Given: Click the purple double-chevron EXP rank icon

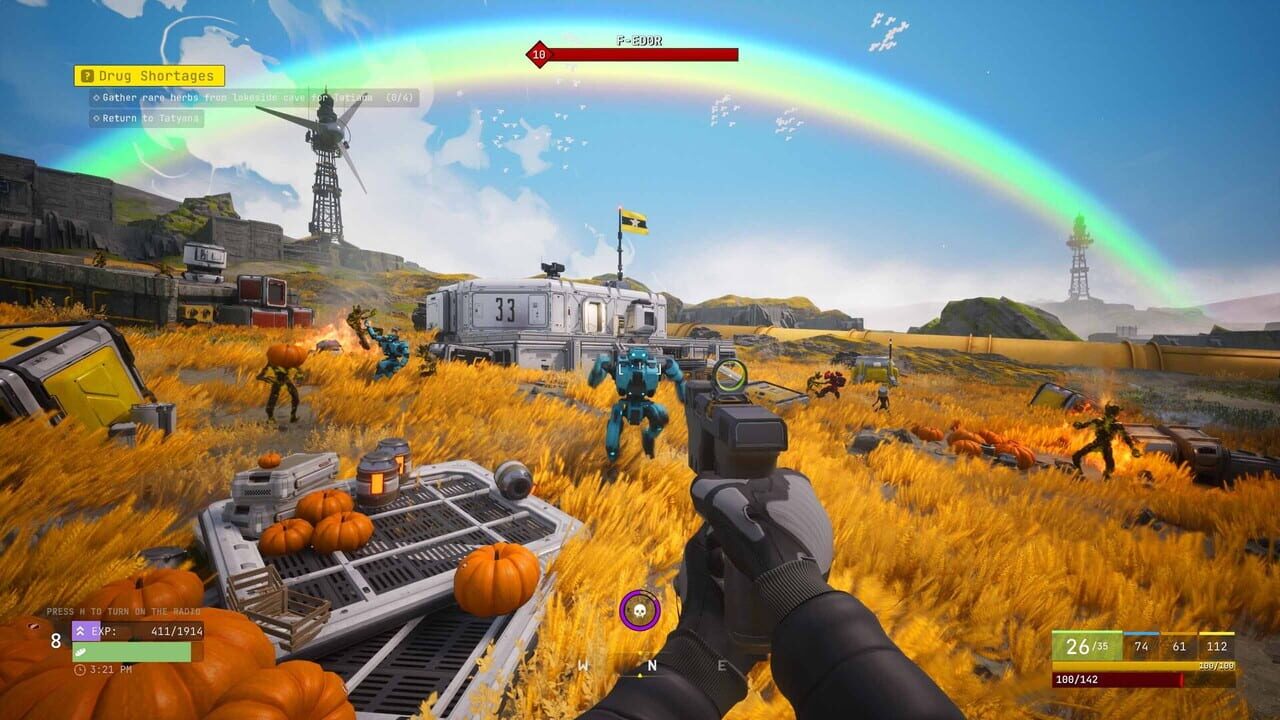Looking at the screenshot, I should coord(81,631).
